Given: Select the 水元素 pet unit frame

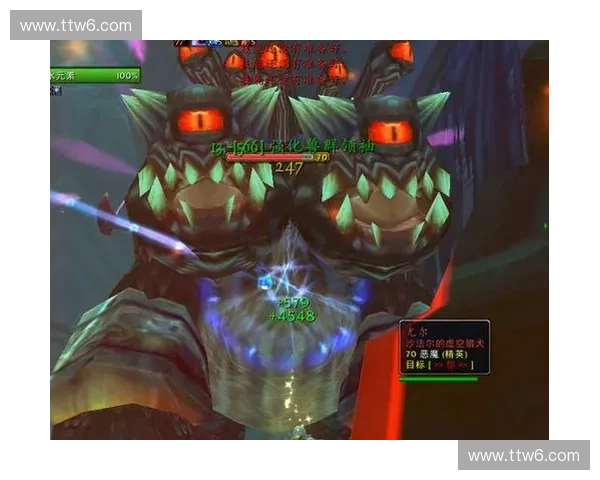Looking at the screenshot, I should coord(95,76).
